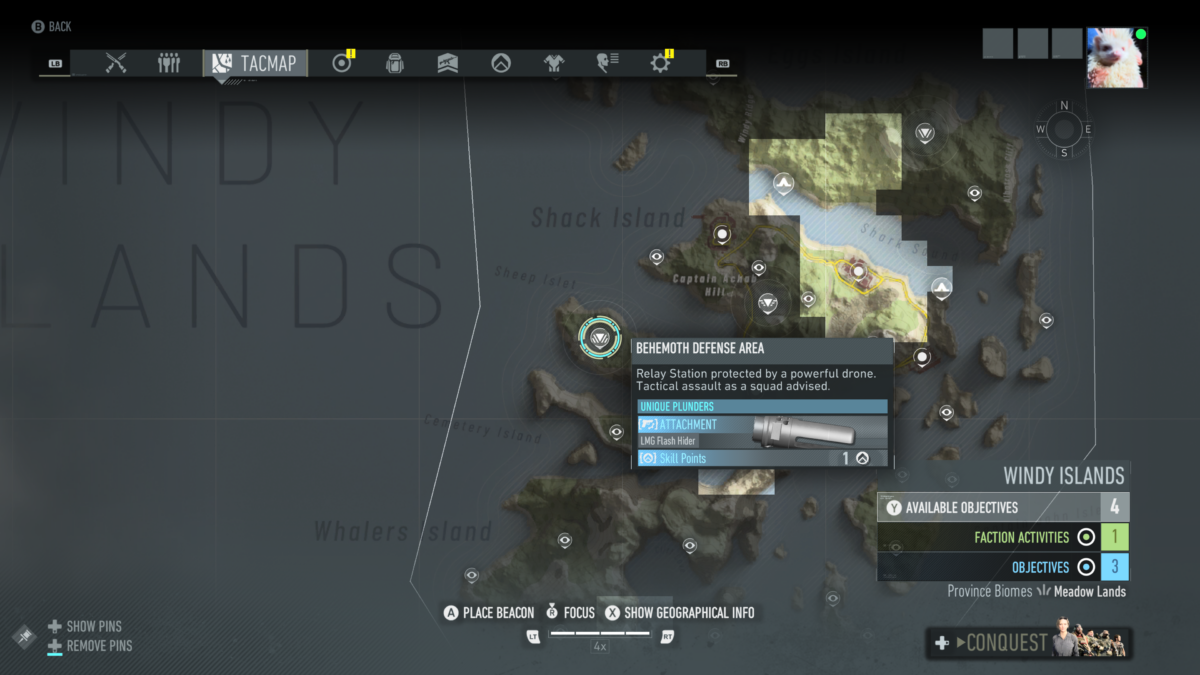
Task: Open the shirt customization tab
Action: point(554,63)
